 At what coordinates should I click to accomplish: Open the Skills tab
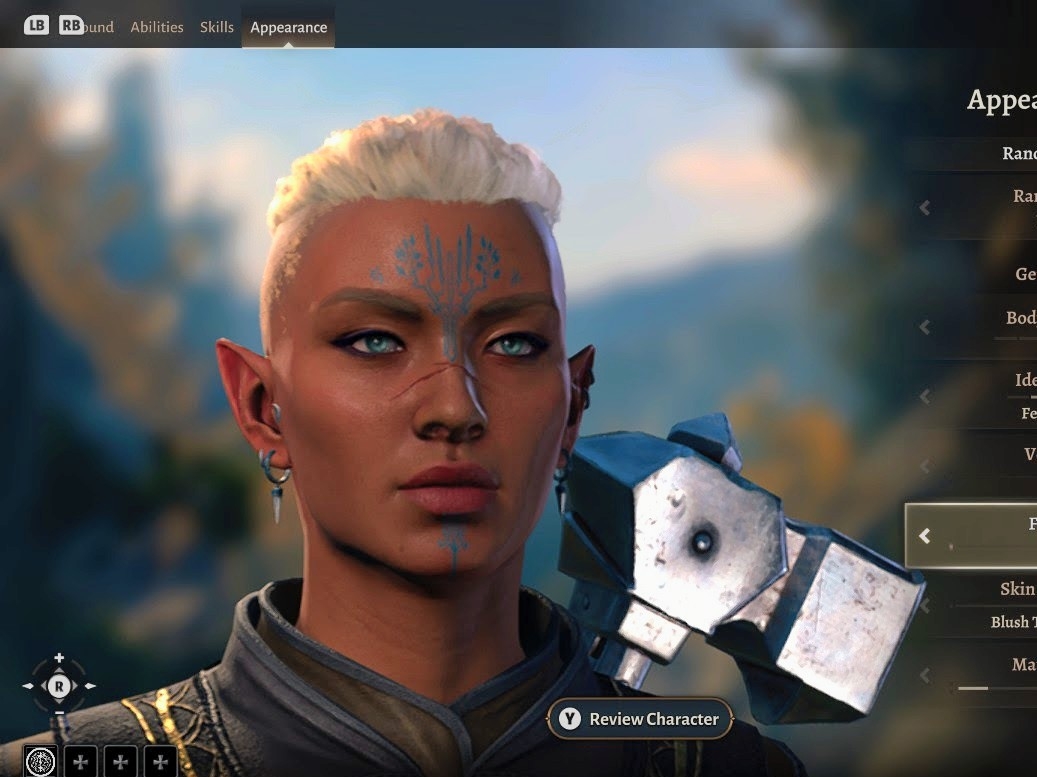(217, 27)
